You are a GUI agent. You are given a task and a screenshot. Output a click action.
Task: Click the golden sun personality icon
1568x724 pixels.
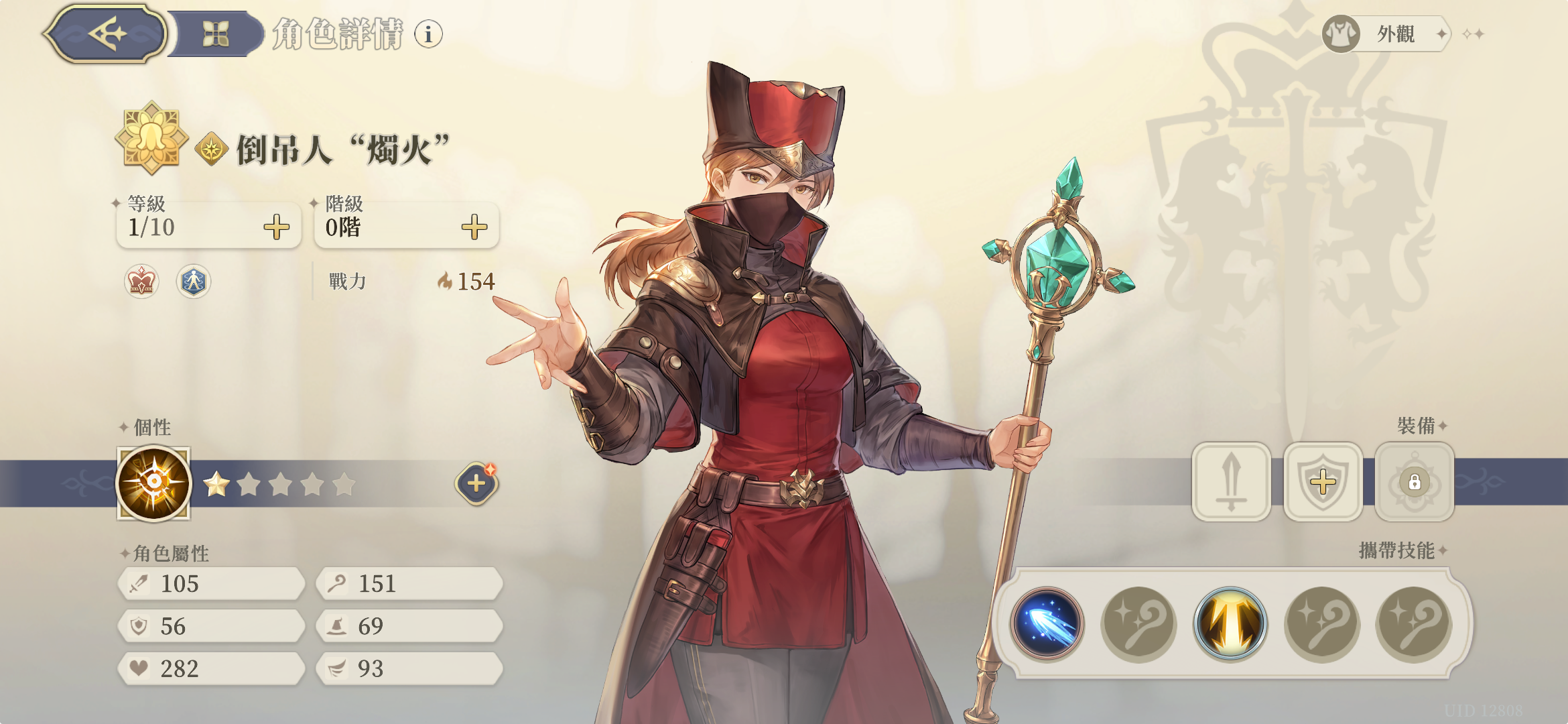click(153, 483)
